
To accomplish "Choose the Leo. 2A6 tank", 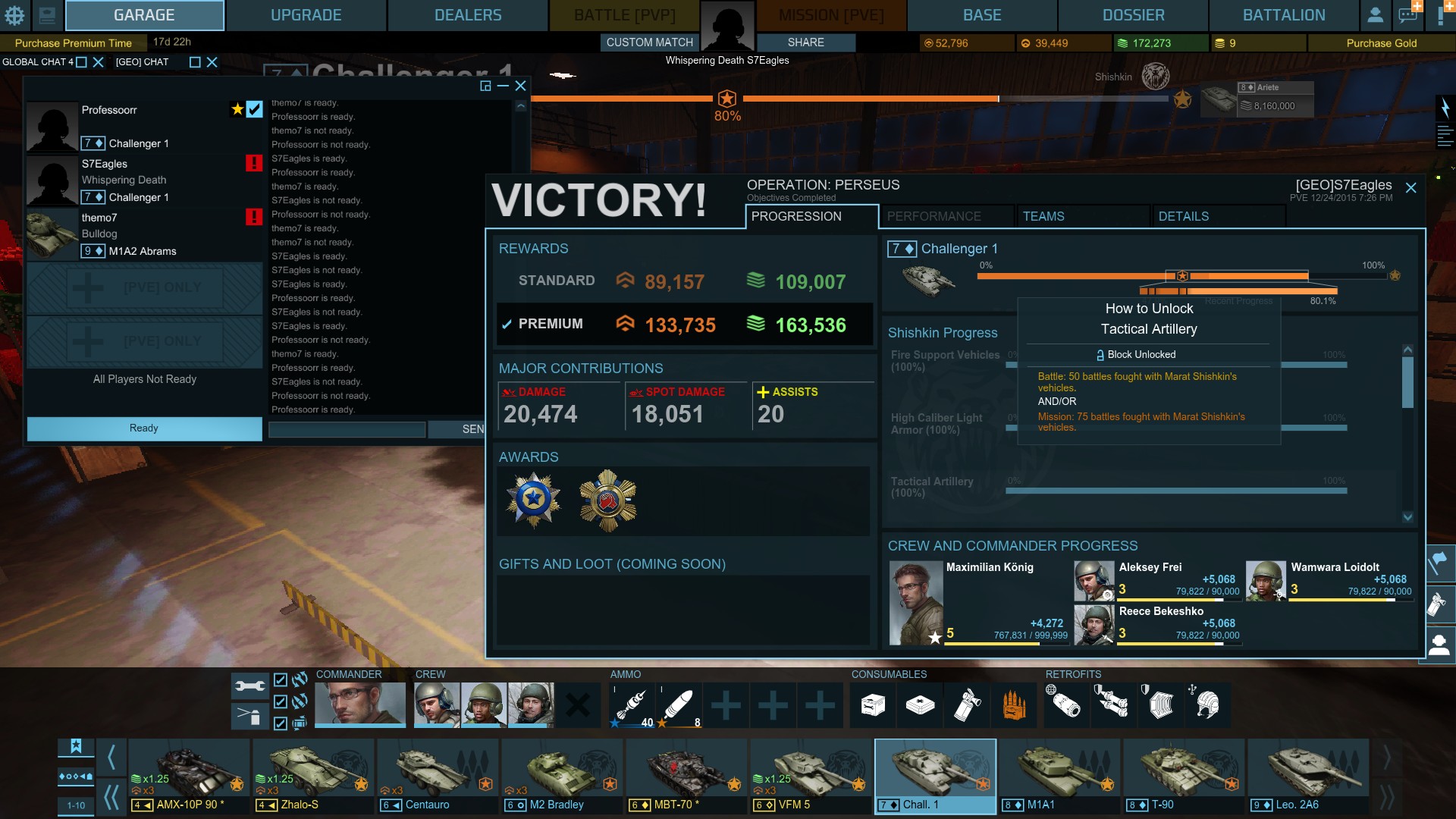I will (x=1308, y=775).
